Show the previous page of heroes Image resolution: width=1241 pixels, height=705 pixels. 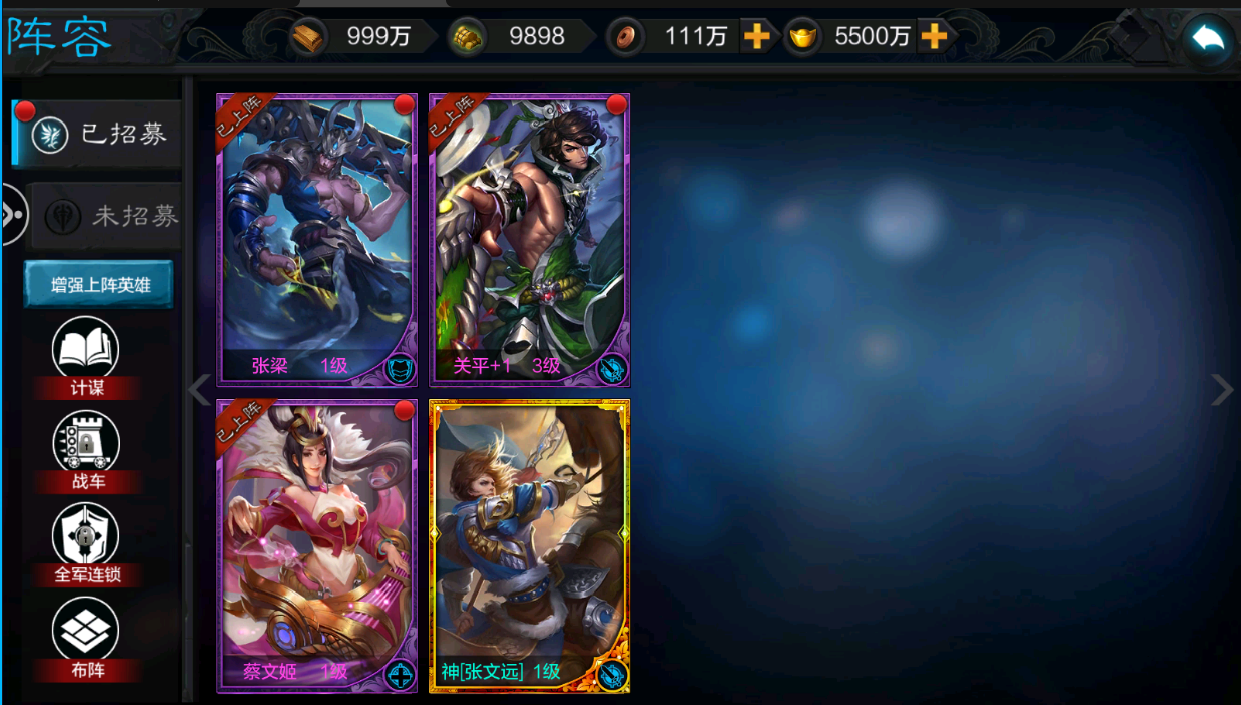[x=200, y=390]
